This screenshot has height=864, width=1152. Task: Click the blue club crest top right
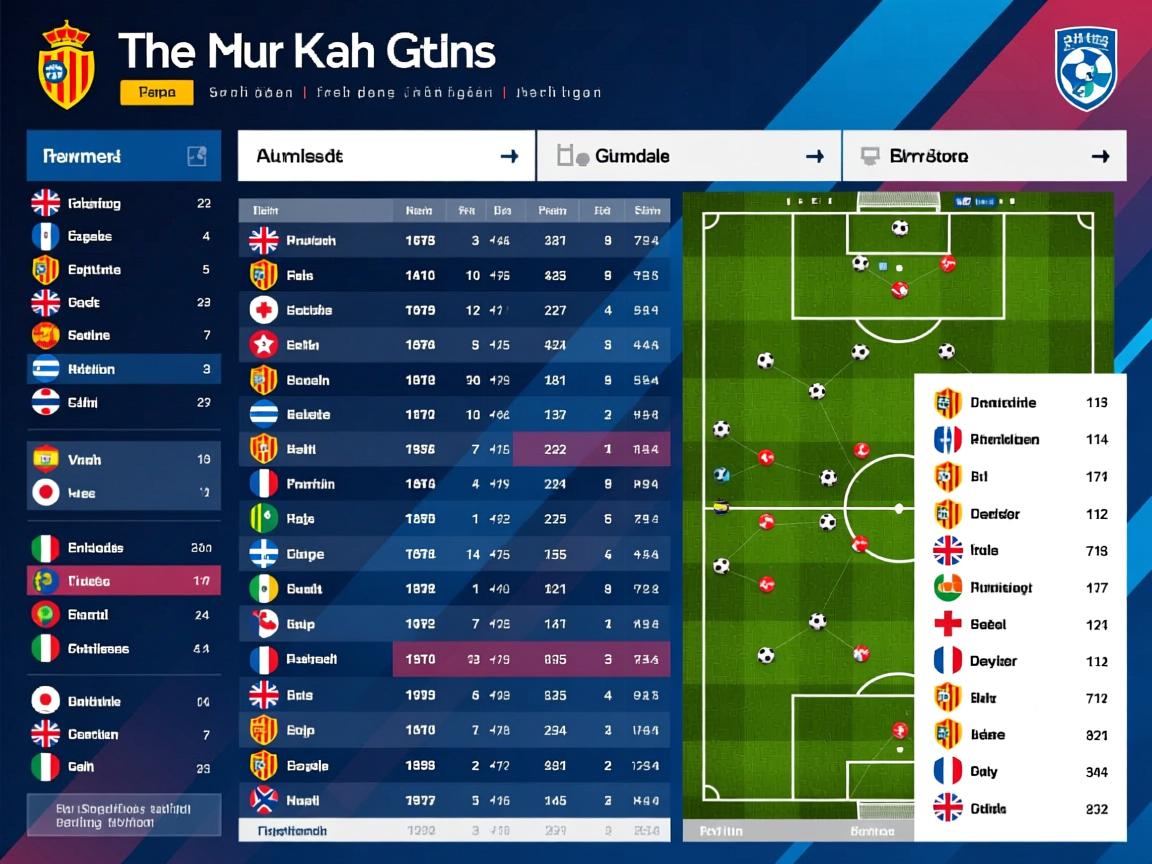click(x=1085, y=68)
